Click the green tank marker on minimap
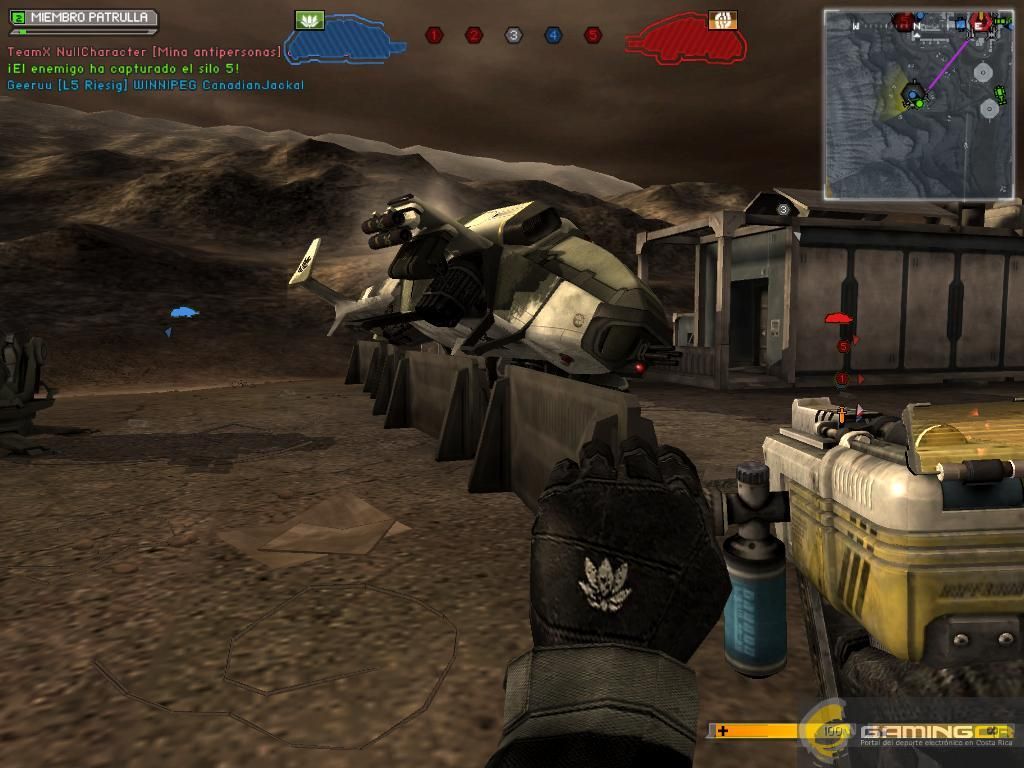 1001,95
